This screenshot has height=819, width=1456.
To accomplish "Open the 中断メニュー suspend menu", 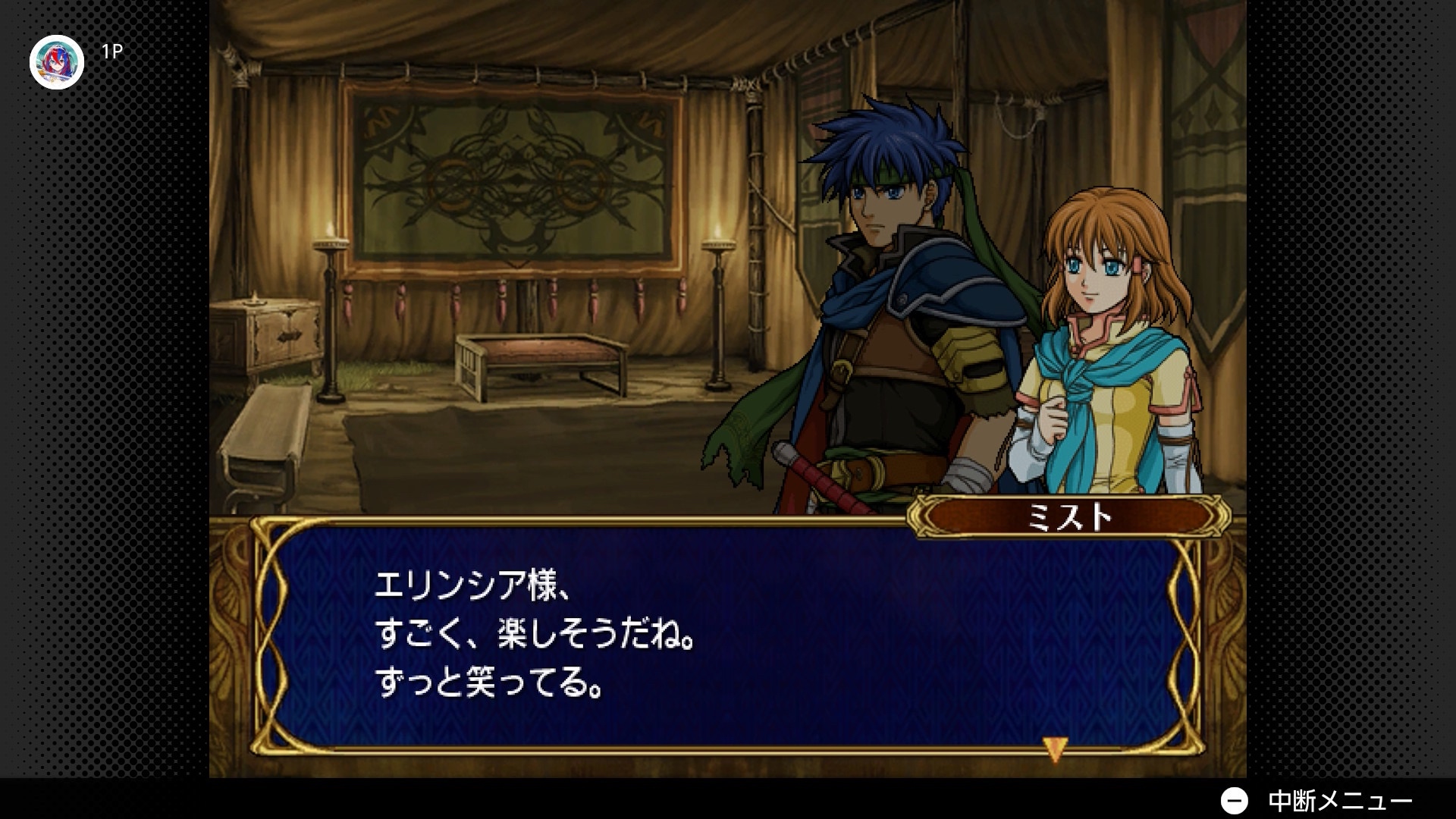I will 1316,801.
